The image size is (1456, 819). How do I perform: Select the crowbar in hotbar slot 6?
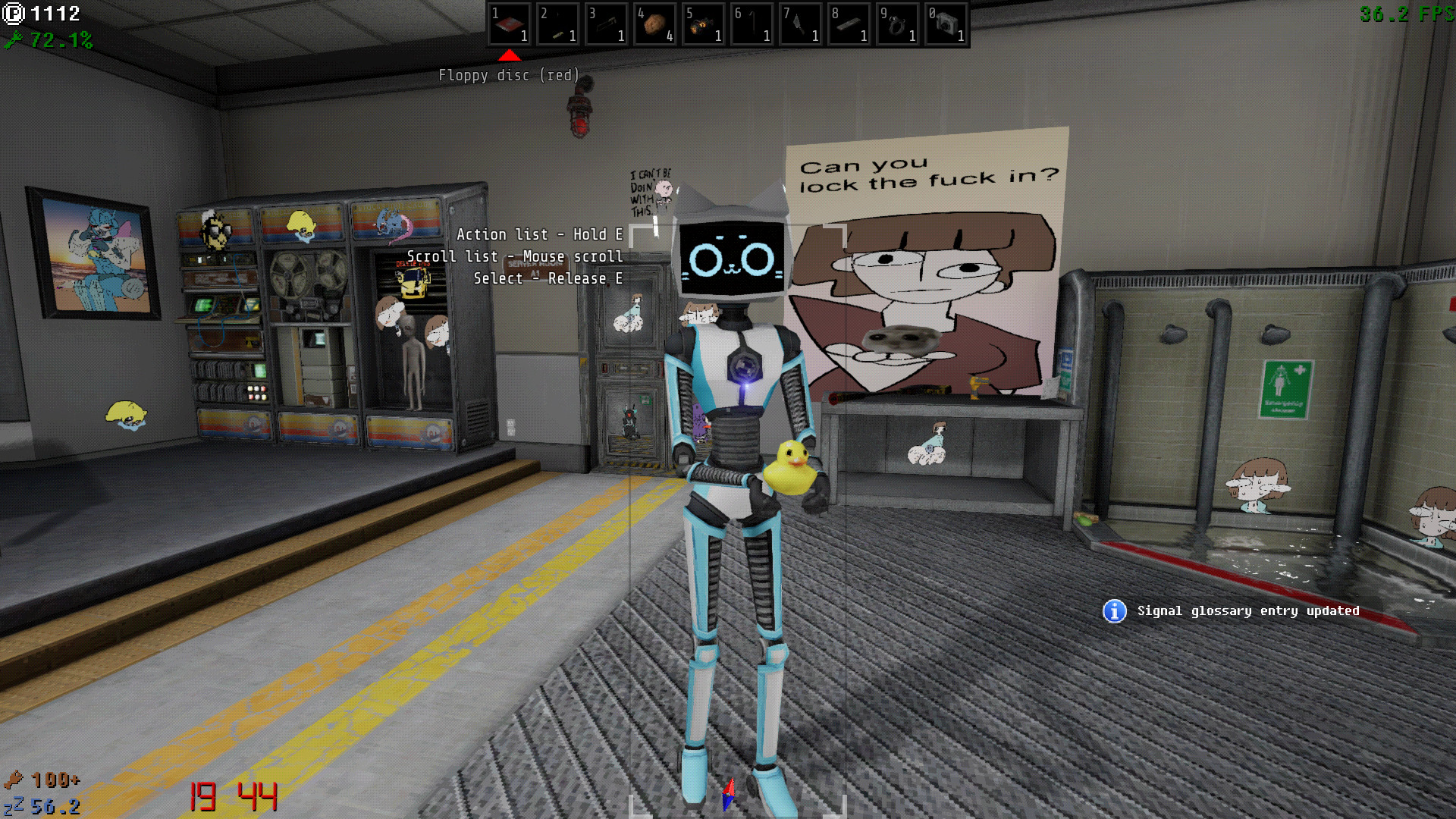click(752, 25)
